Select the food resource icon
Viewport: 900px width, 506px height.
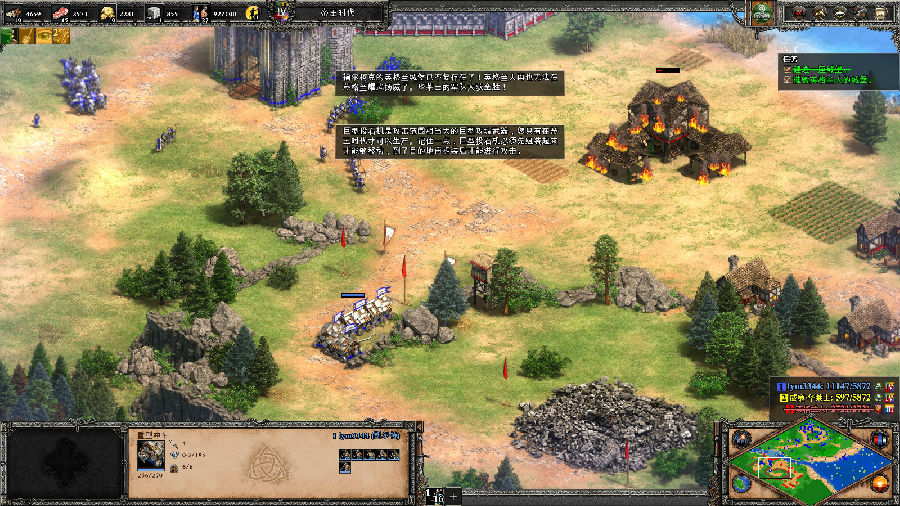click(59, 13)
